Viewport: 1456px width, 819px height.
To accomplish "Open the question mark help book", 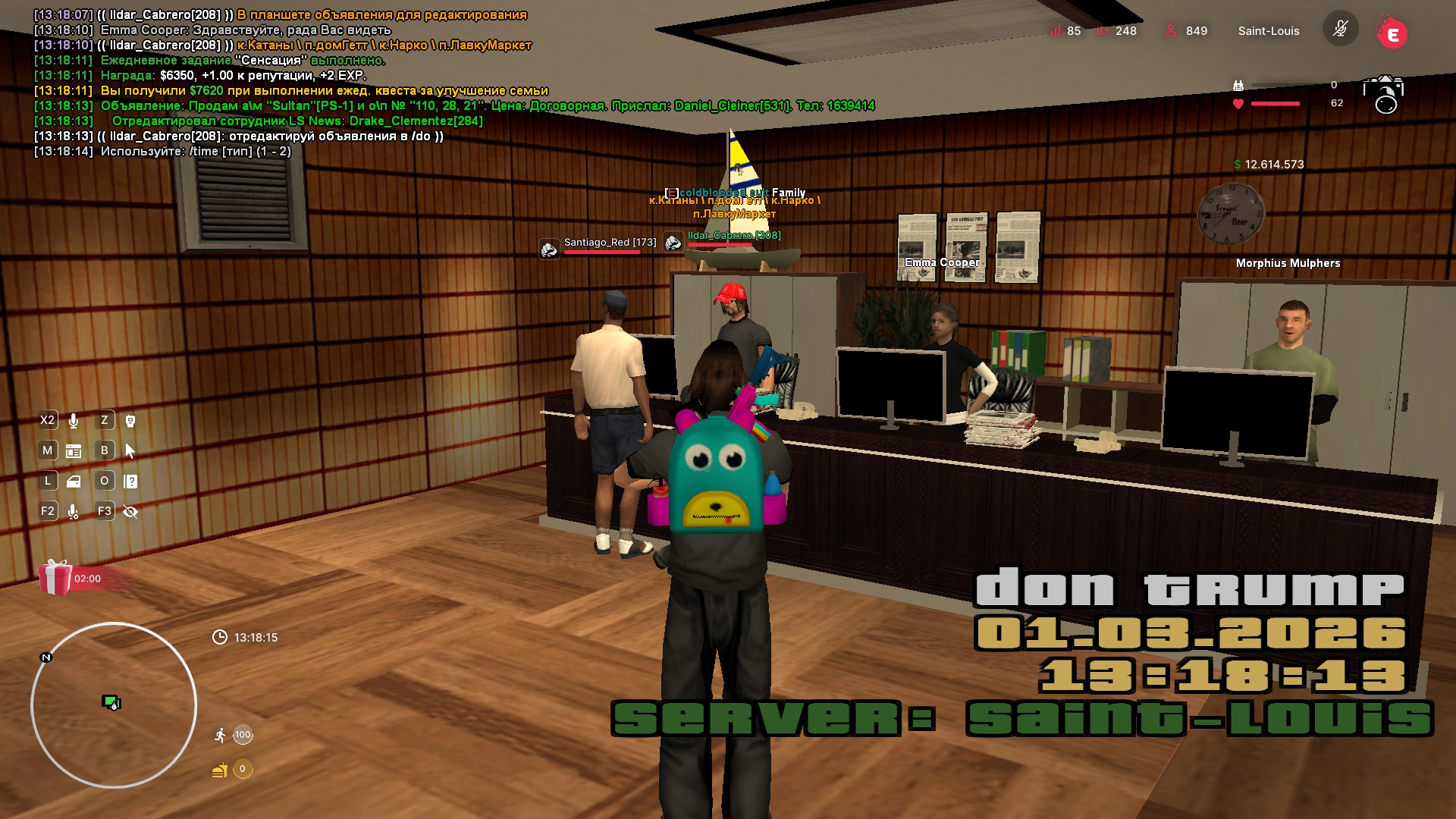I will pyautogui.click(x=130, y=482).
